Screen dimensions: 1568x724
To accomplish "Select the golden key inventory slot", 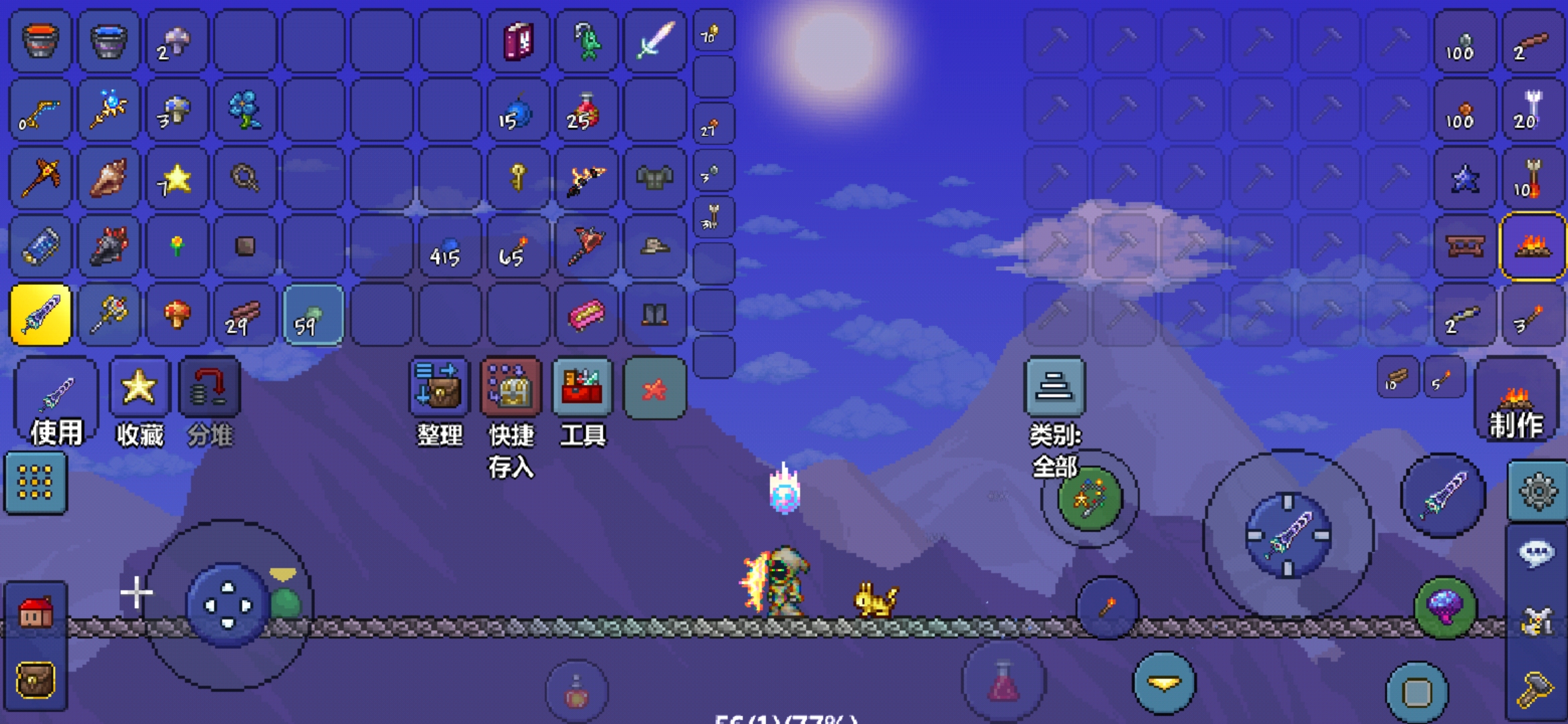I will [518, 178].
